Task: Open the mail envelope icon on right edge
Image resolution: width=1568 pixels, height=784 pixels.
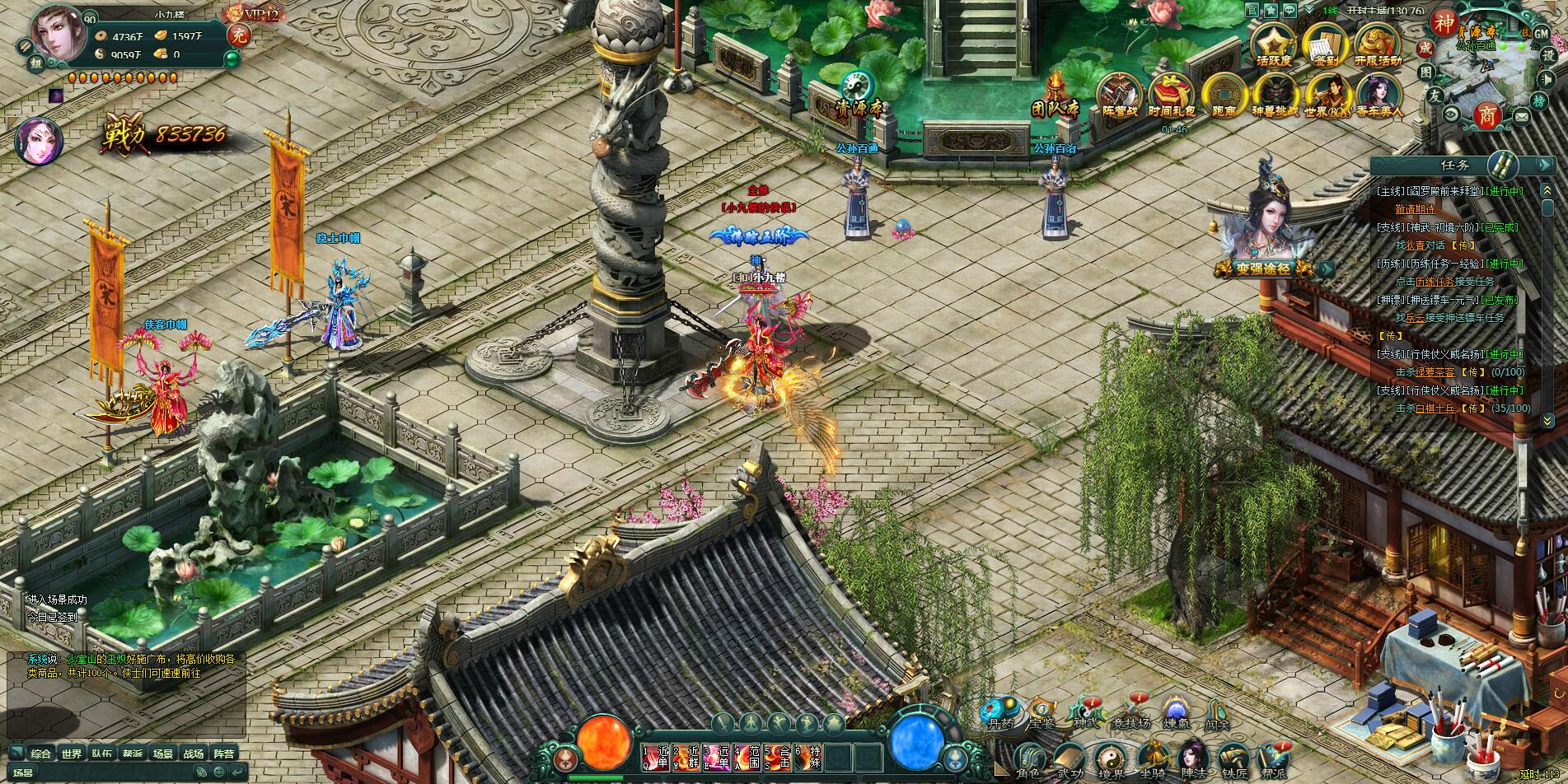Action: pyautogui.click(x=1522, y=117)
